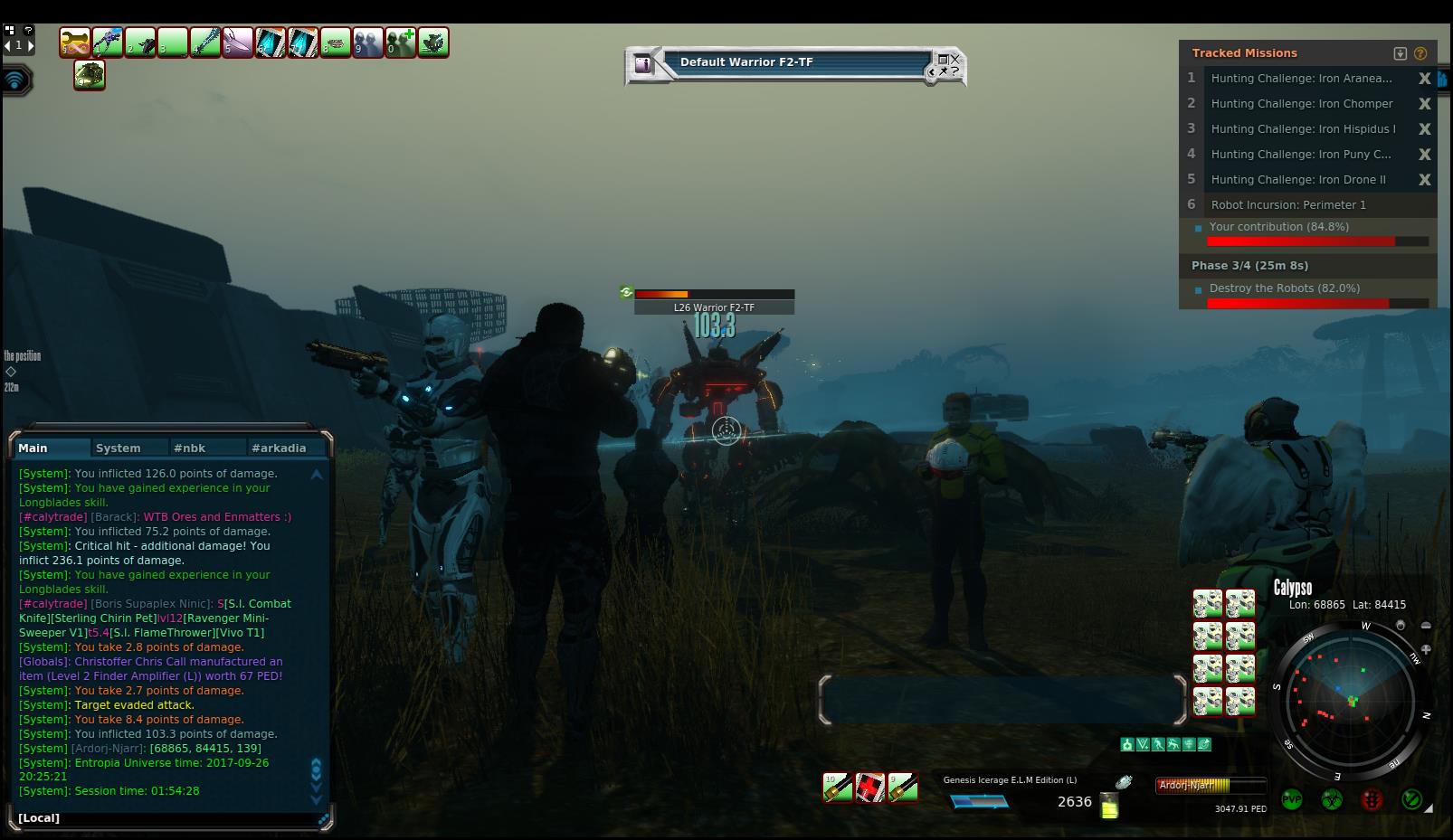Viewport: 1453px width, 840px height.
Task: Toggle the green PVP button
Action: [x=1291, y=799]
